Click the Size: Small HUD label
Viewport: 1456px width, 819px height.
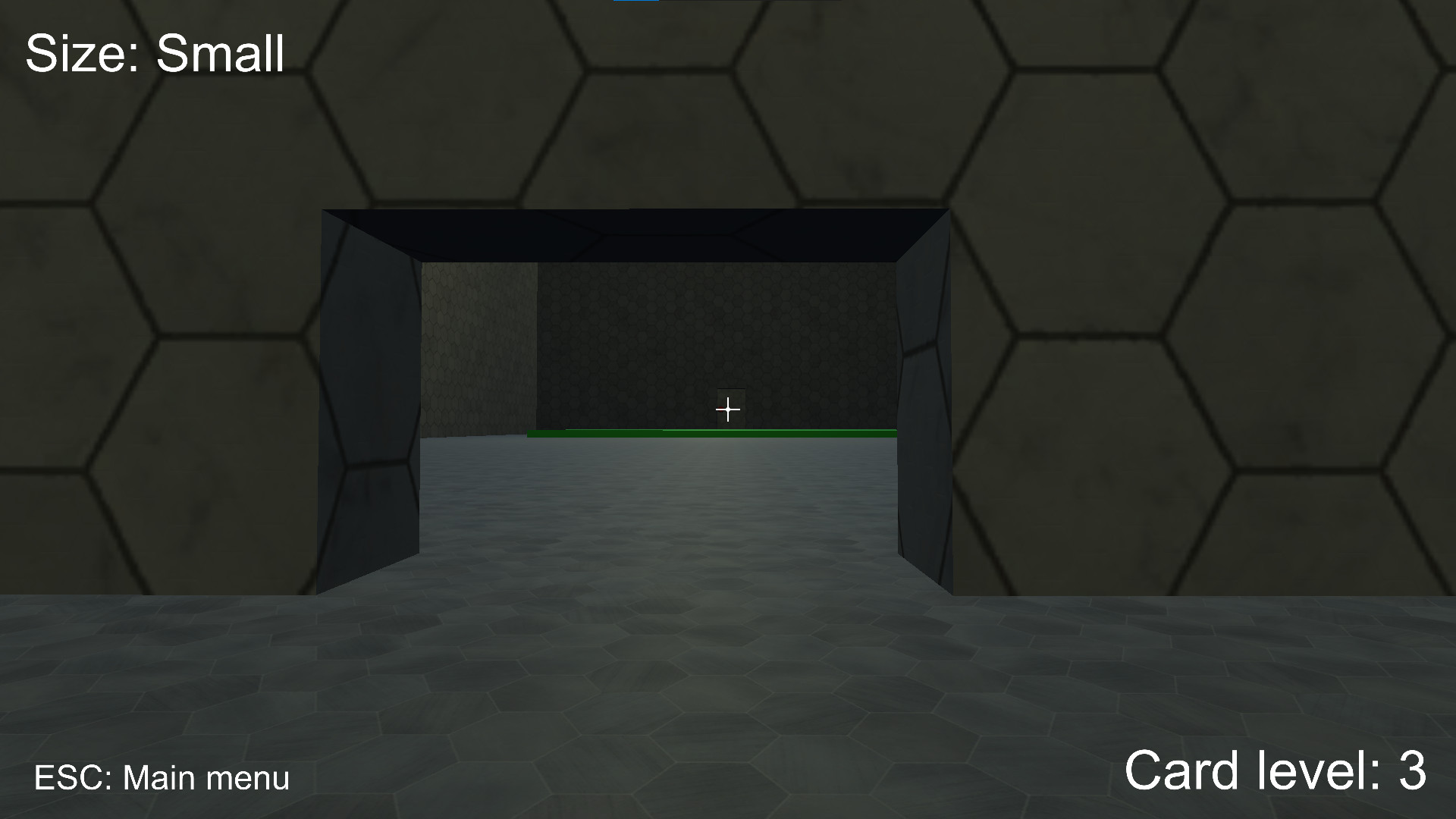[154, 52]
